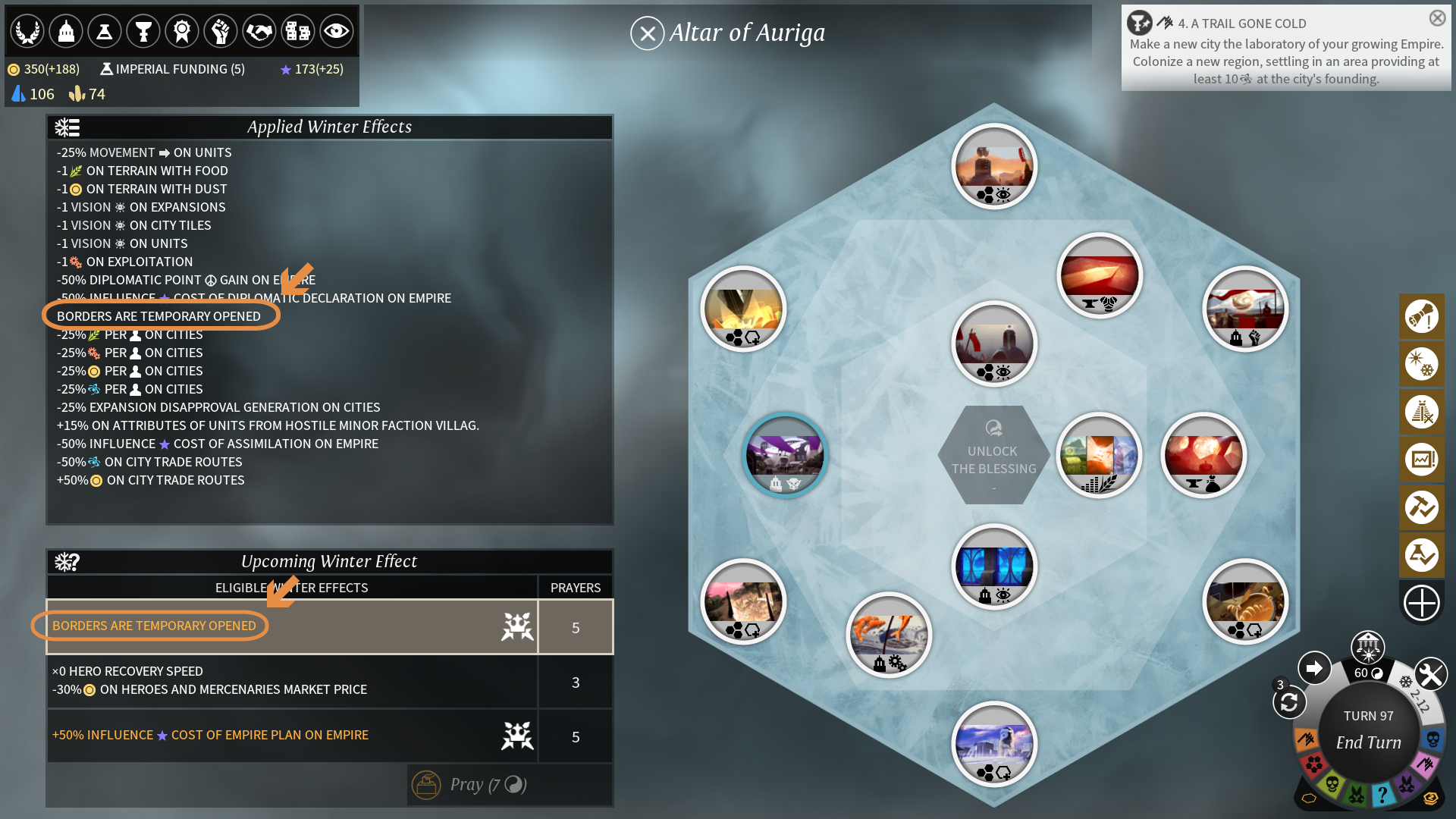Screen dimensions: 1456x819
Task: Open the sun and snowflake season notification
Action: click(1421, 364)
